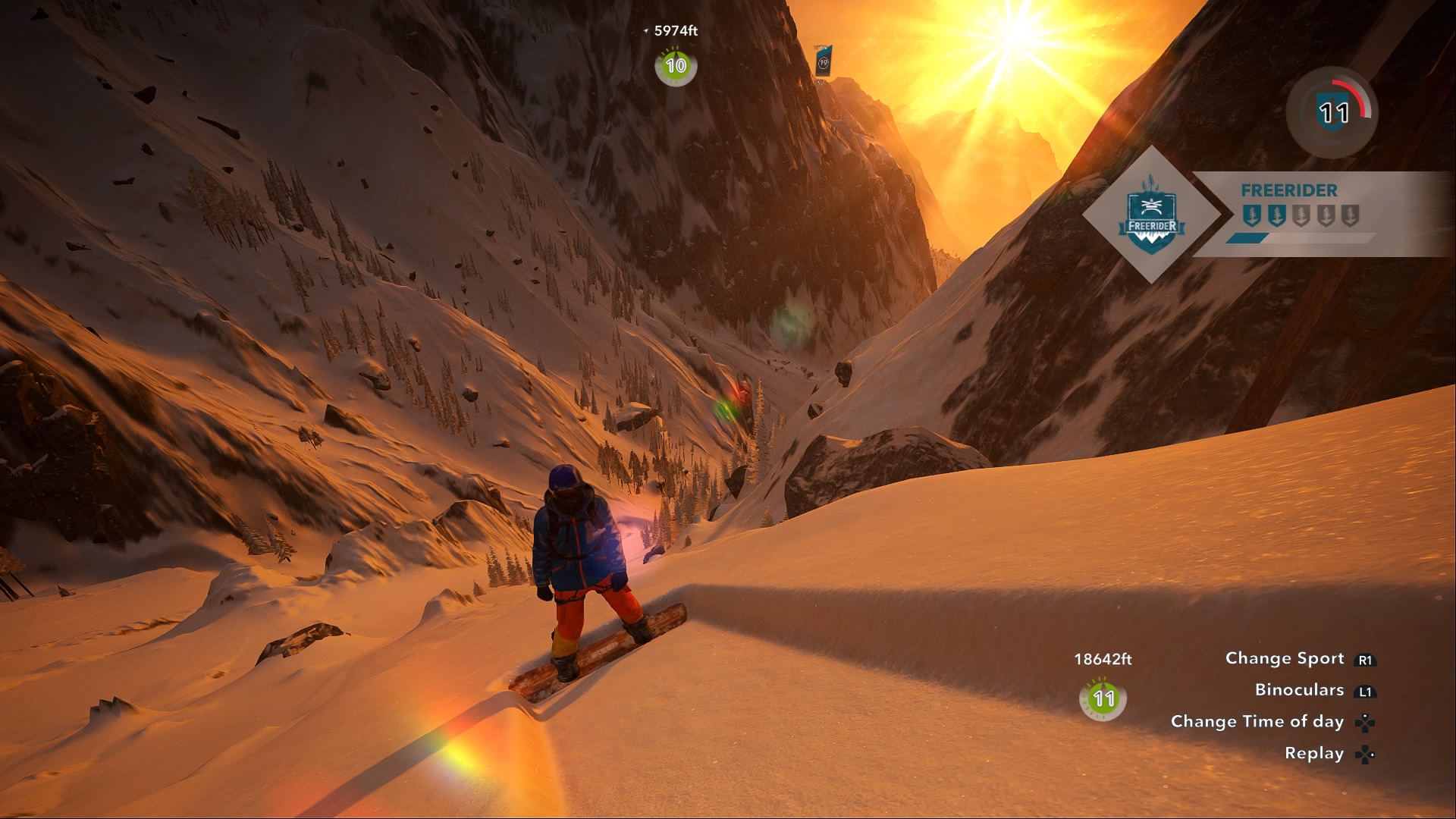The height and width of the screenshot is (819, 1456).
Task: Open the Freerider diamond badge
Action: 1152,215
